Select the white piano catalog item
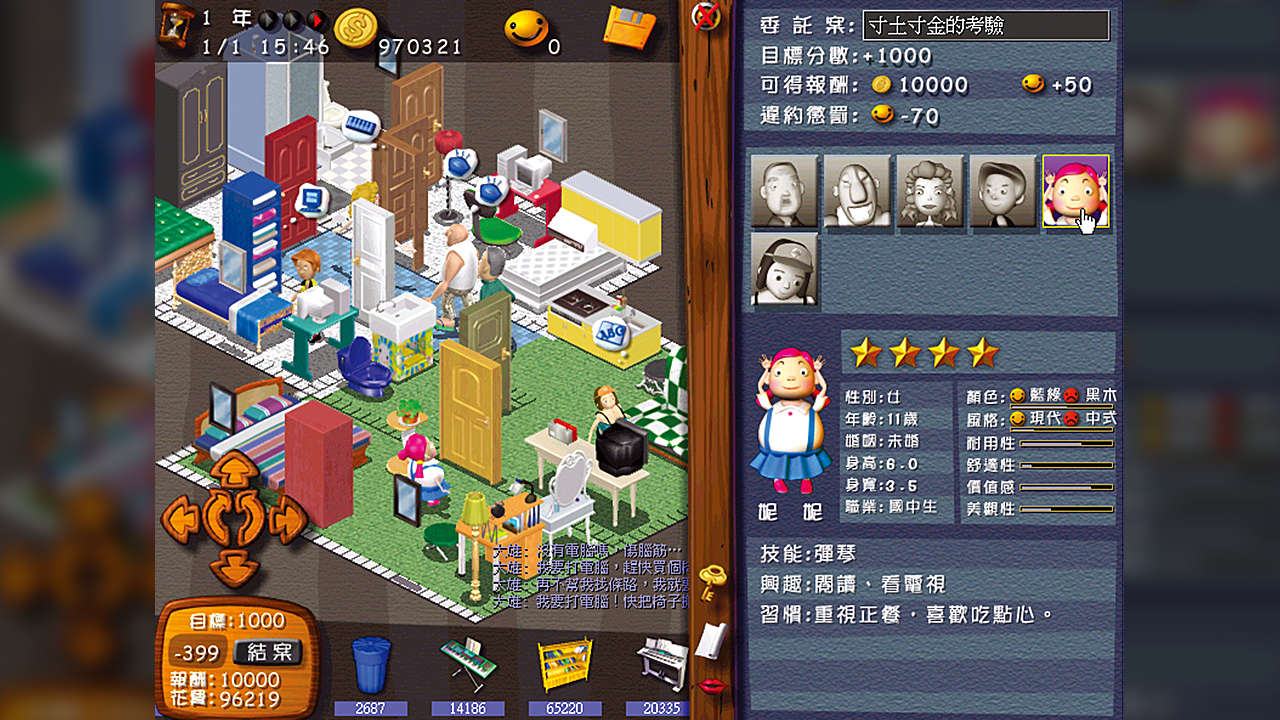Screen dimensions: 1280x720 (663, 665)
